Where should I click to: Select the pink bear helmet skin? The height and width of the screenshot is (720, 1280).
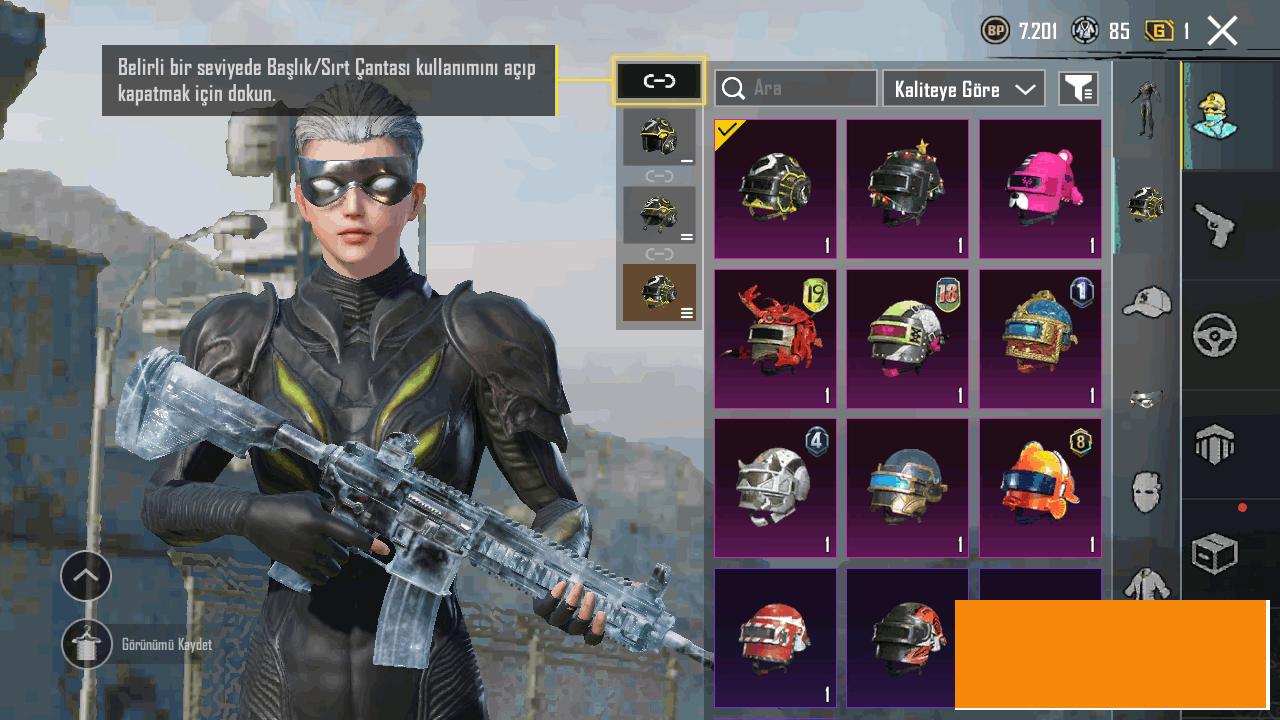click(1040, 189)
